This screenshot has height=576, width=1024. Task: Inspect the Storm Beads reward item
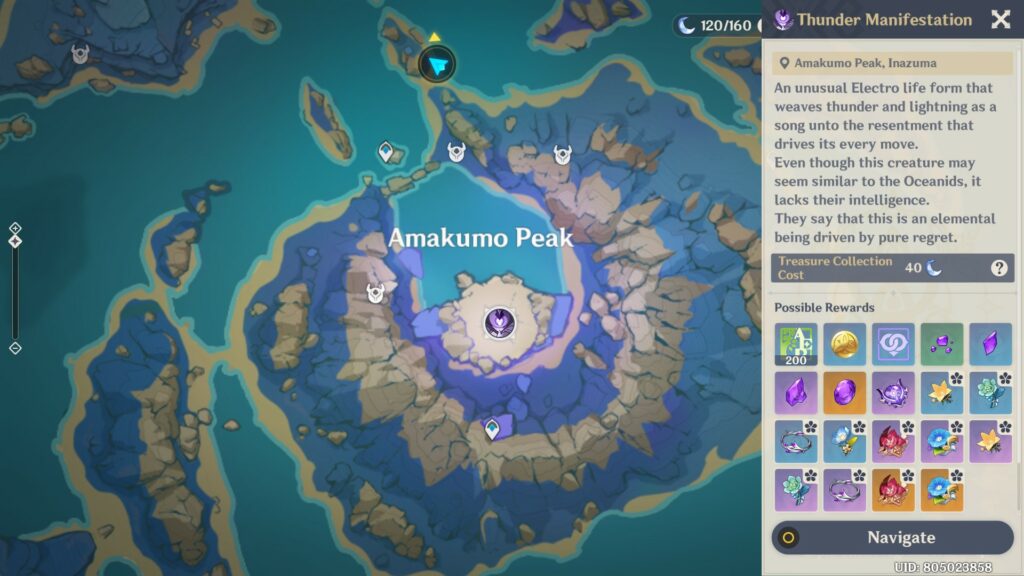[893, 393]
